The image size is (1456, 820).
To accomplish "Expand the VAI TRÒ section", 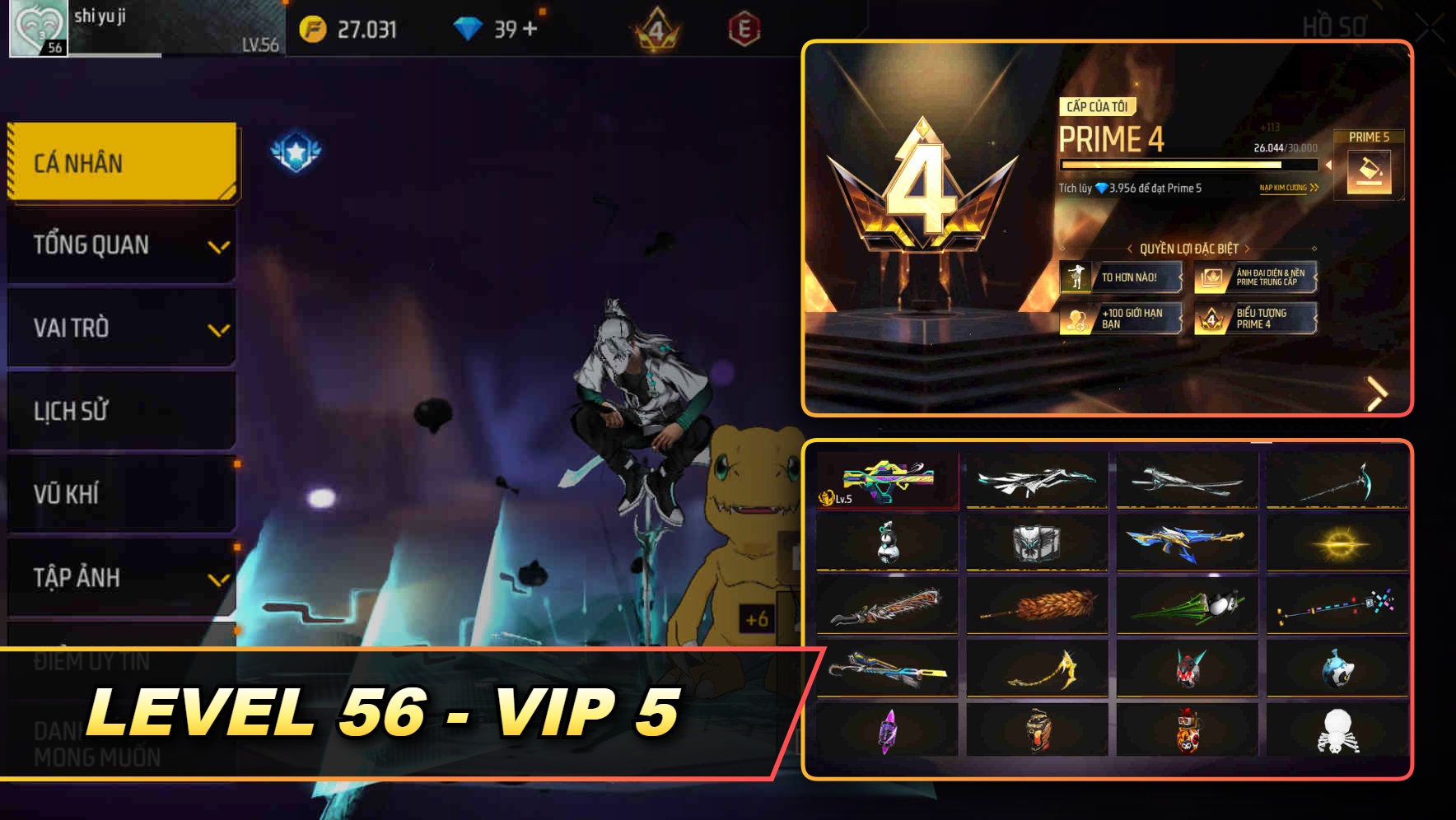I will (x=120, y=328).
